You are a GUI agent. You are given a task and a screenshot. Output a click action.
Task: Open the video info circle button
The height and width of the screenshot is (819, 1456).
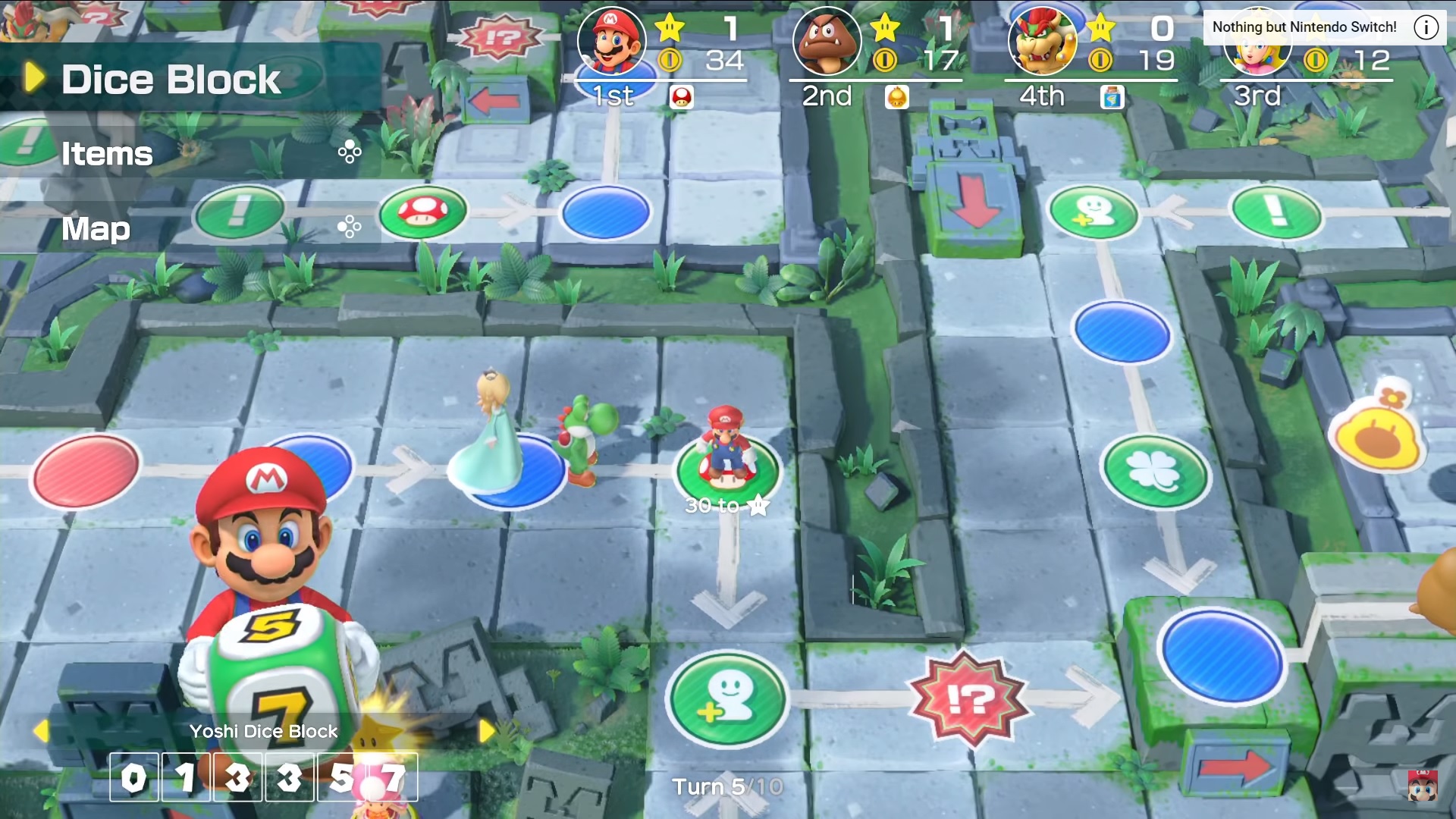pyautogui.click(x=1426, y=27)
